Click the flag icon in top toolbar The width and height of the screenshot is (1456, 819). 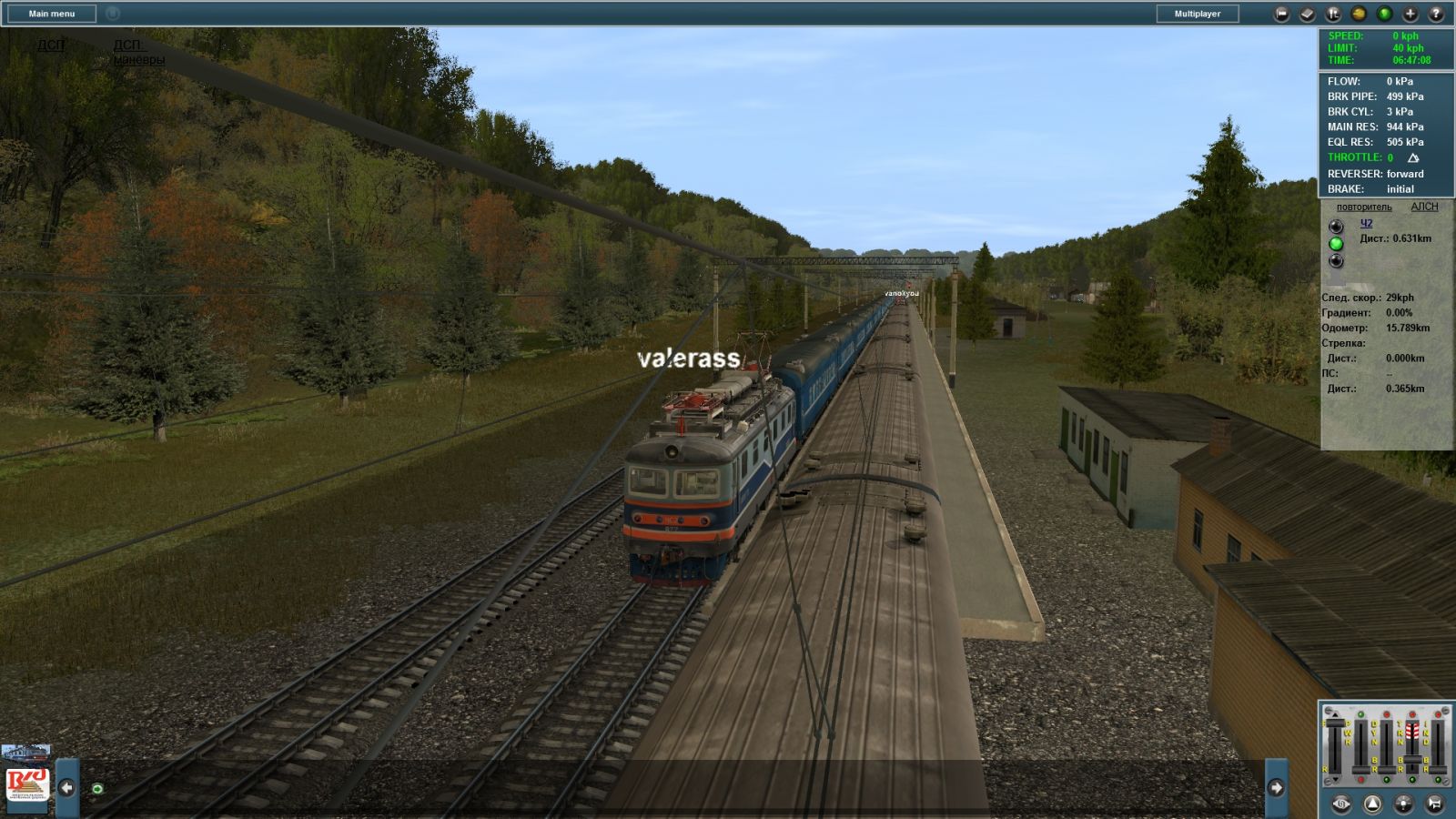[x=1281, y=14]
